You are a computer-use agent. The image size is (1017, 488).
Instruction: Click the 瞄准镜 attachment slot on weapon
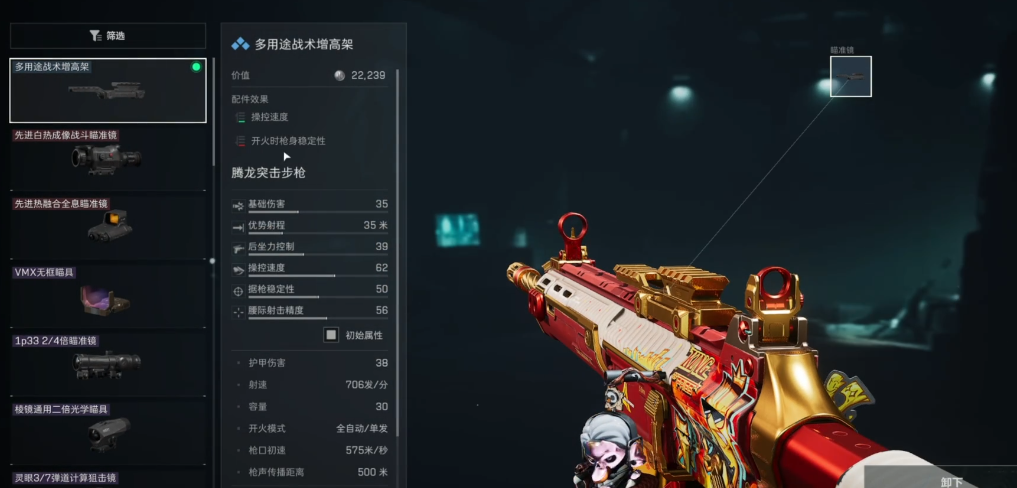[x=850, y=77]
